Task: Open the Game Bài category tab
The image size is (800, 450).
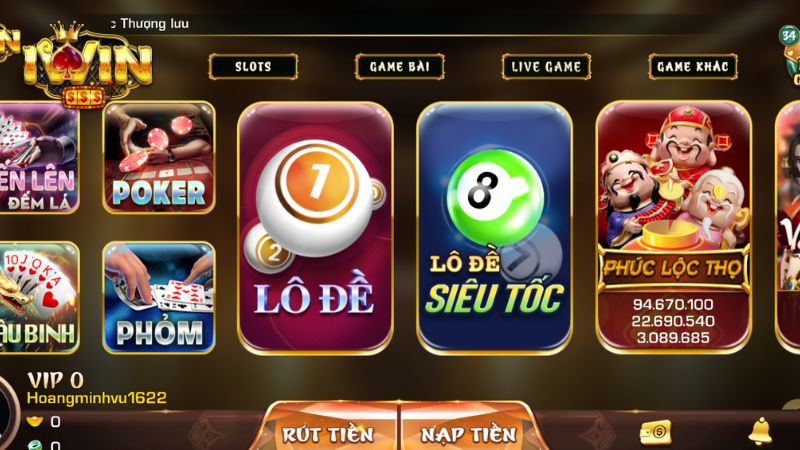Action: pyautogui.click(x=399, y=67)
